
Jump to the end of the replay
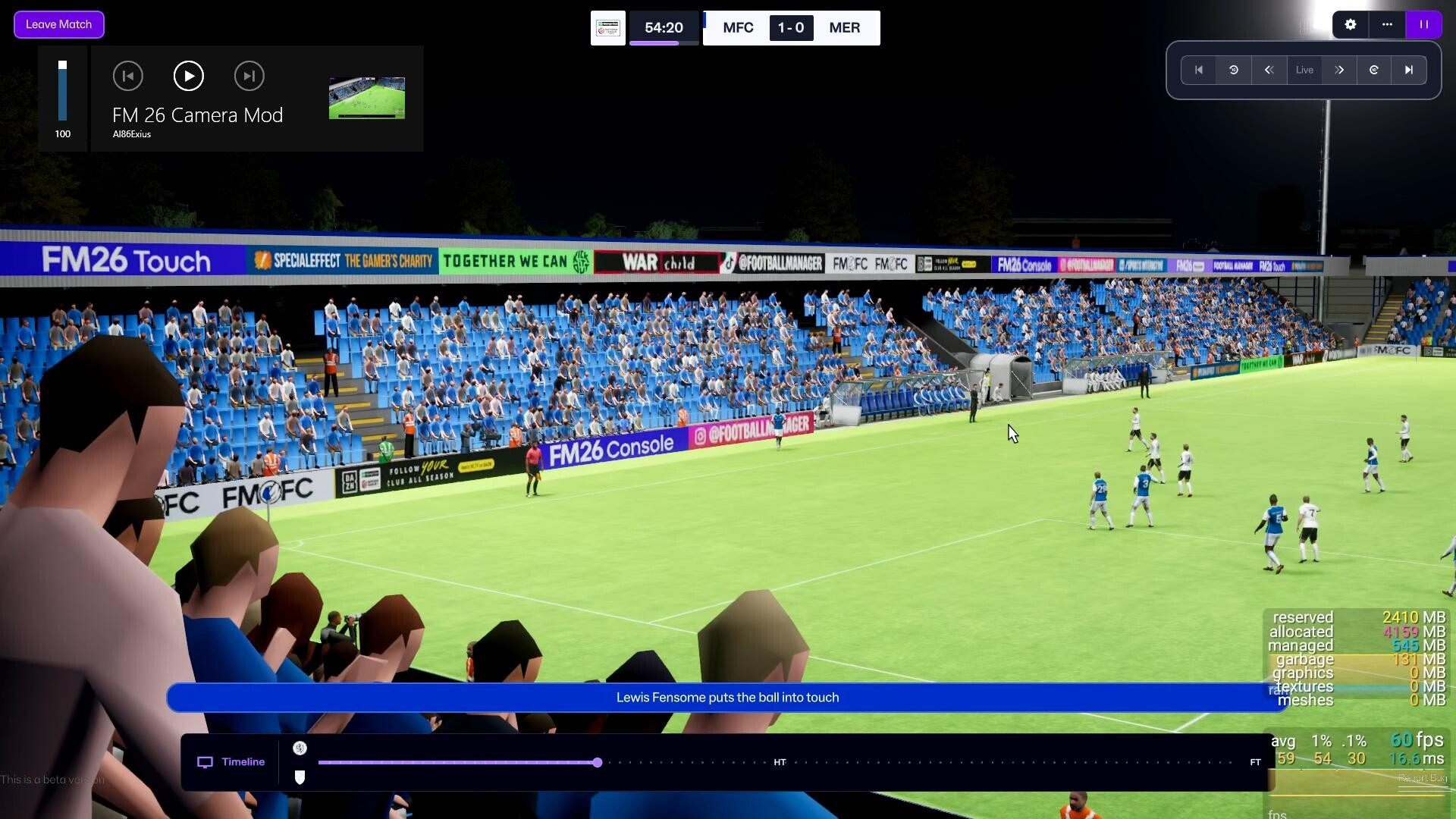1409,70
